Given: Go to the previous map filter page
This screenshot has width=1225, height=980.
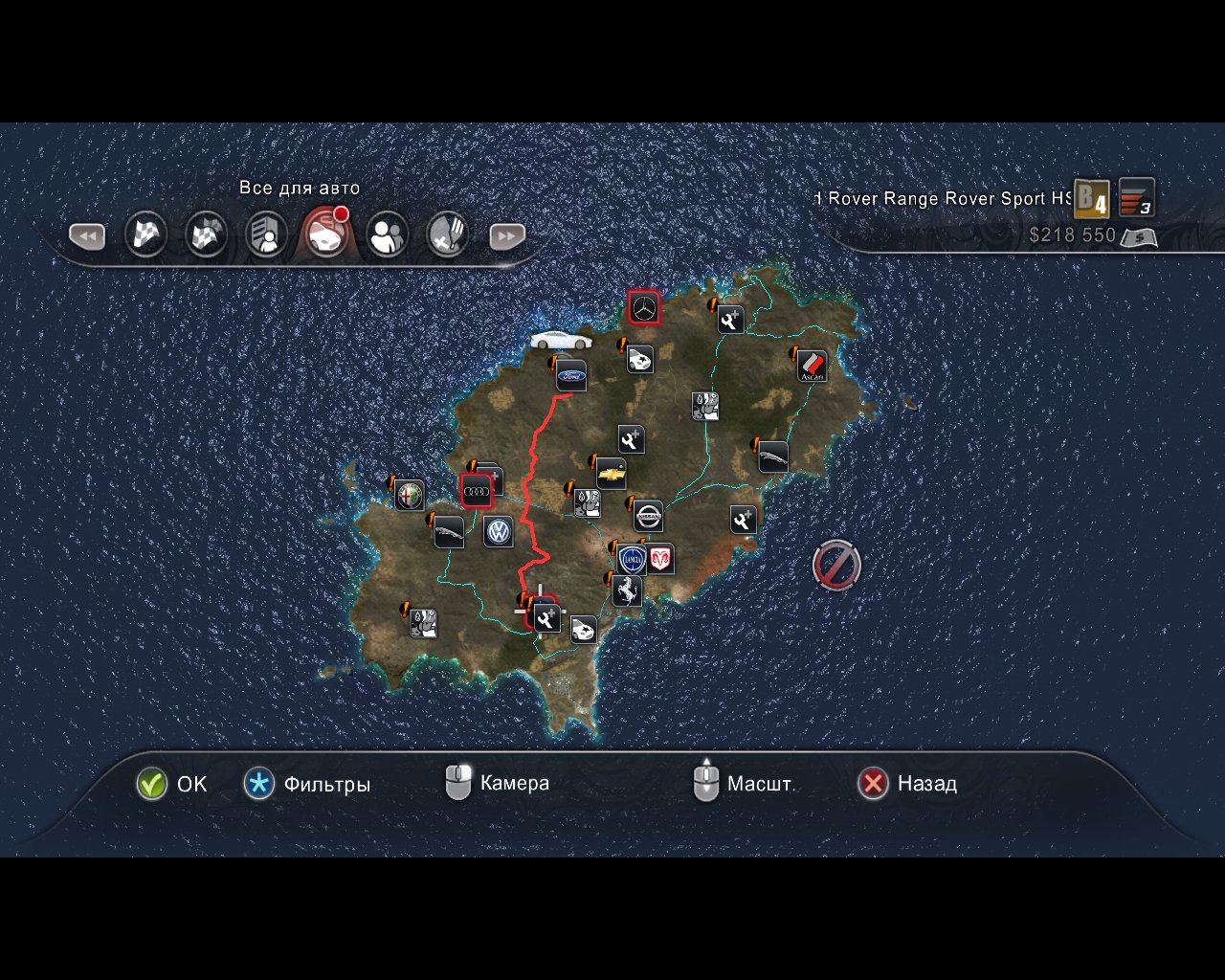Looking at the screenshot, I should [x=86, y=235].
